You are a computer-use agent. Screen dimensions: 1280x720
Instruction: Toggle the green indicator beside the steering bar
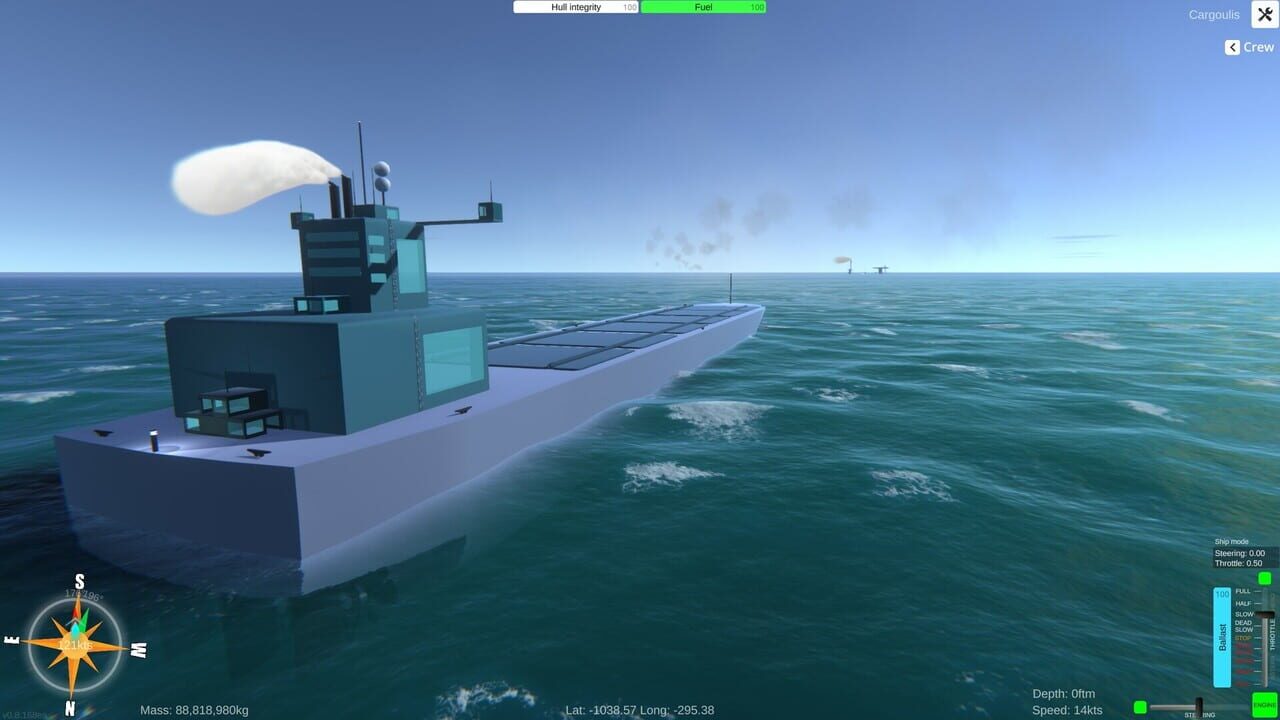1140,706
